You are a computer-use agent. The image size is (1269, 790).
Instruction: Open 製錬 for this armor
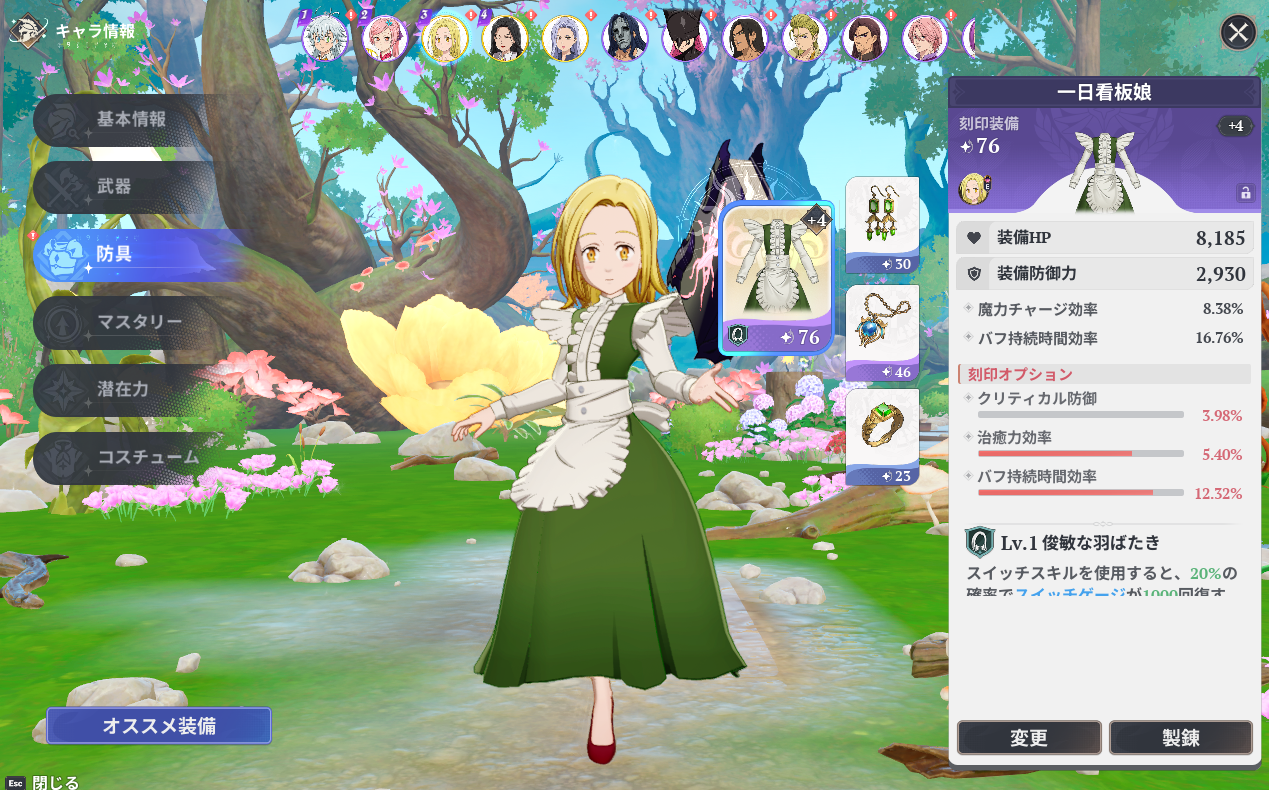[1180, 738]
